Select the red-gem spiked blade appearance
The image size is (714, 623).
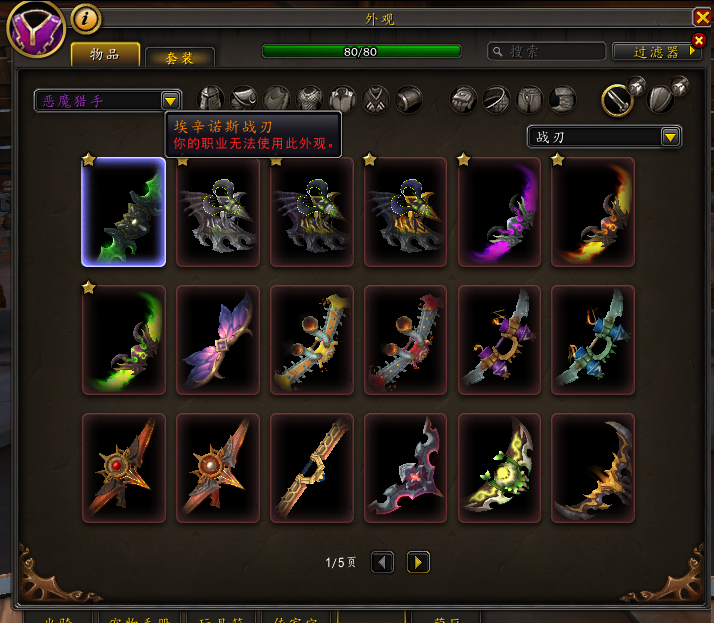tap(123, 468)
